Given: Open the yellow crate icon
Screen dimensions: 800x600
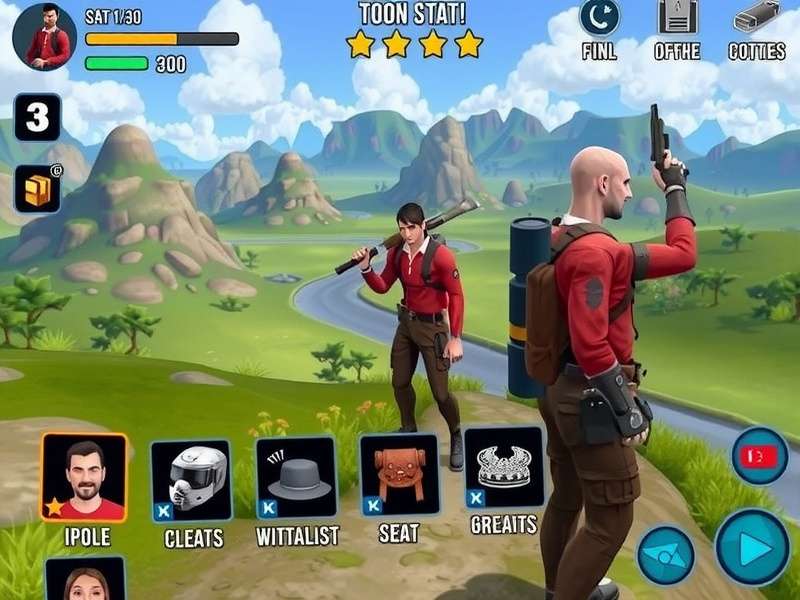Looking at the screenshot, I should (37, 188).
